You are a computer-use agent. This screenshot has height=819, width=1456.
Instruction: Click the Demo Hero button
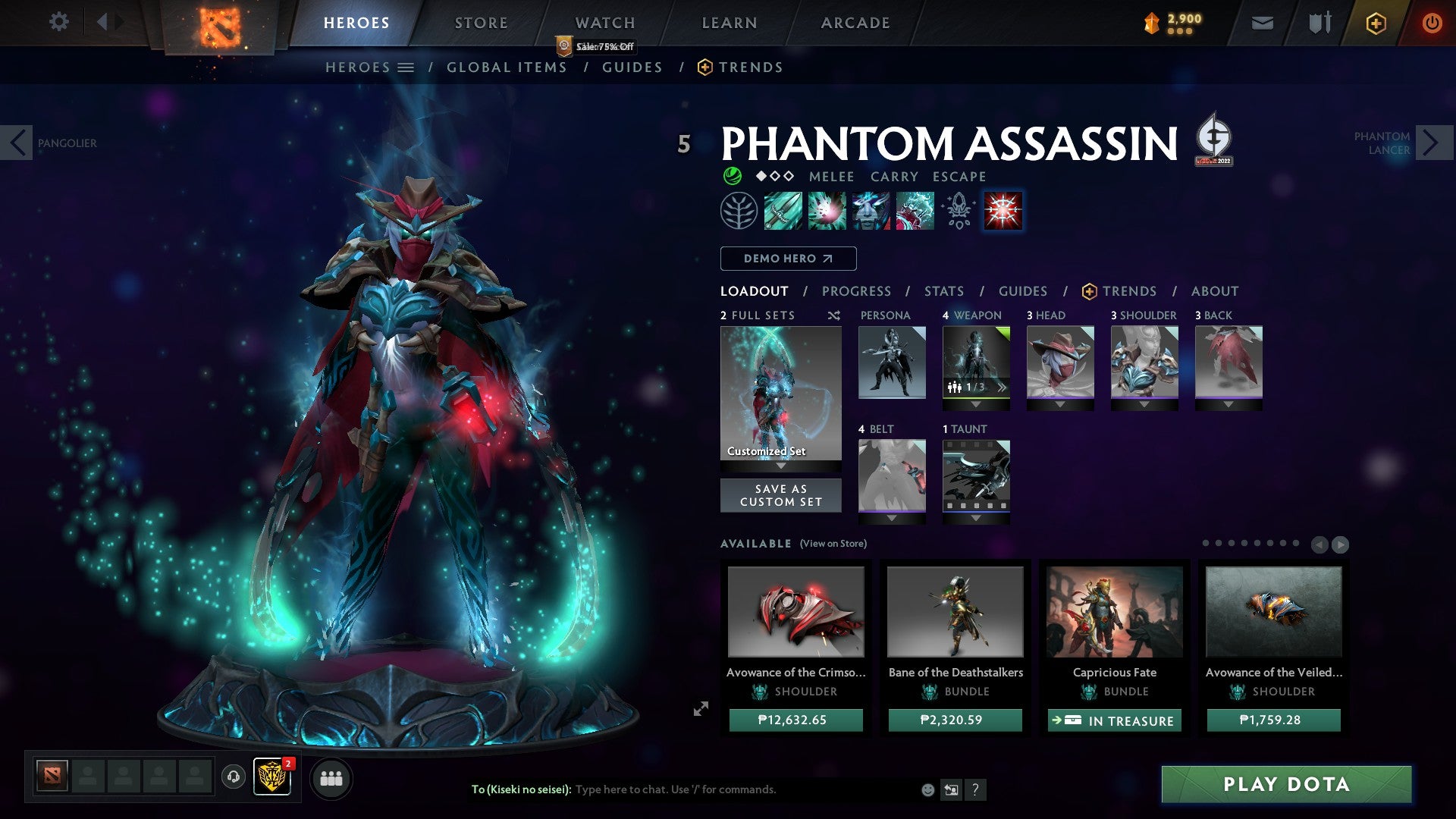coord(787,259)
